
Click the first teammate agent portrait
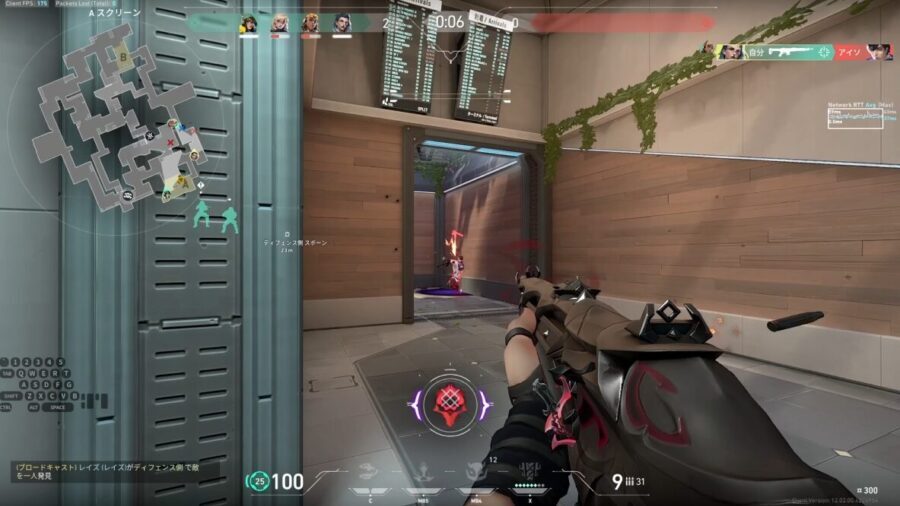(249, 23)
